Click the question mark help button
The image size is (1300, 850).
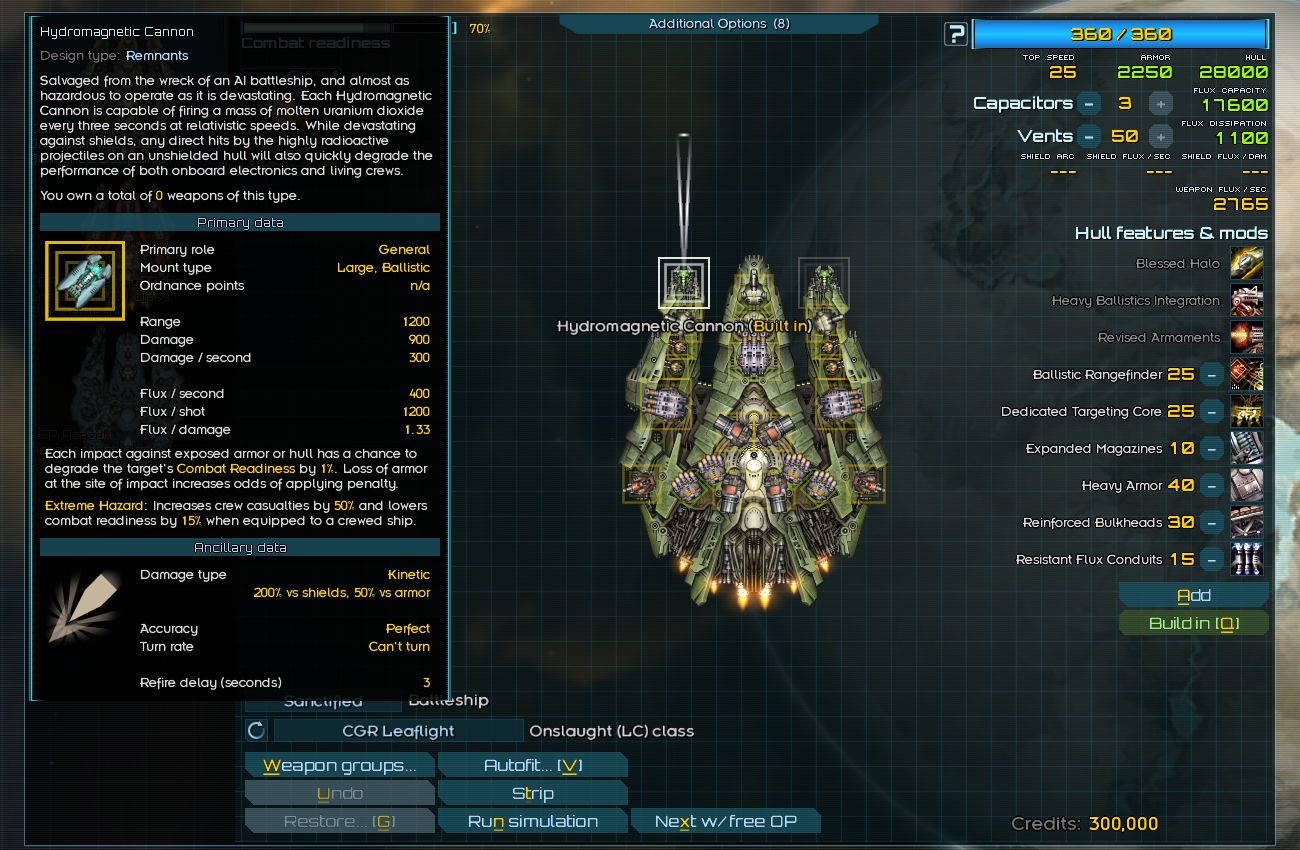[955, 34]
